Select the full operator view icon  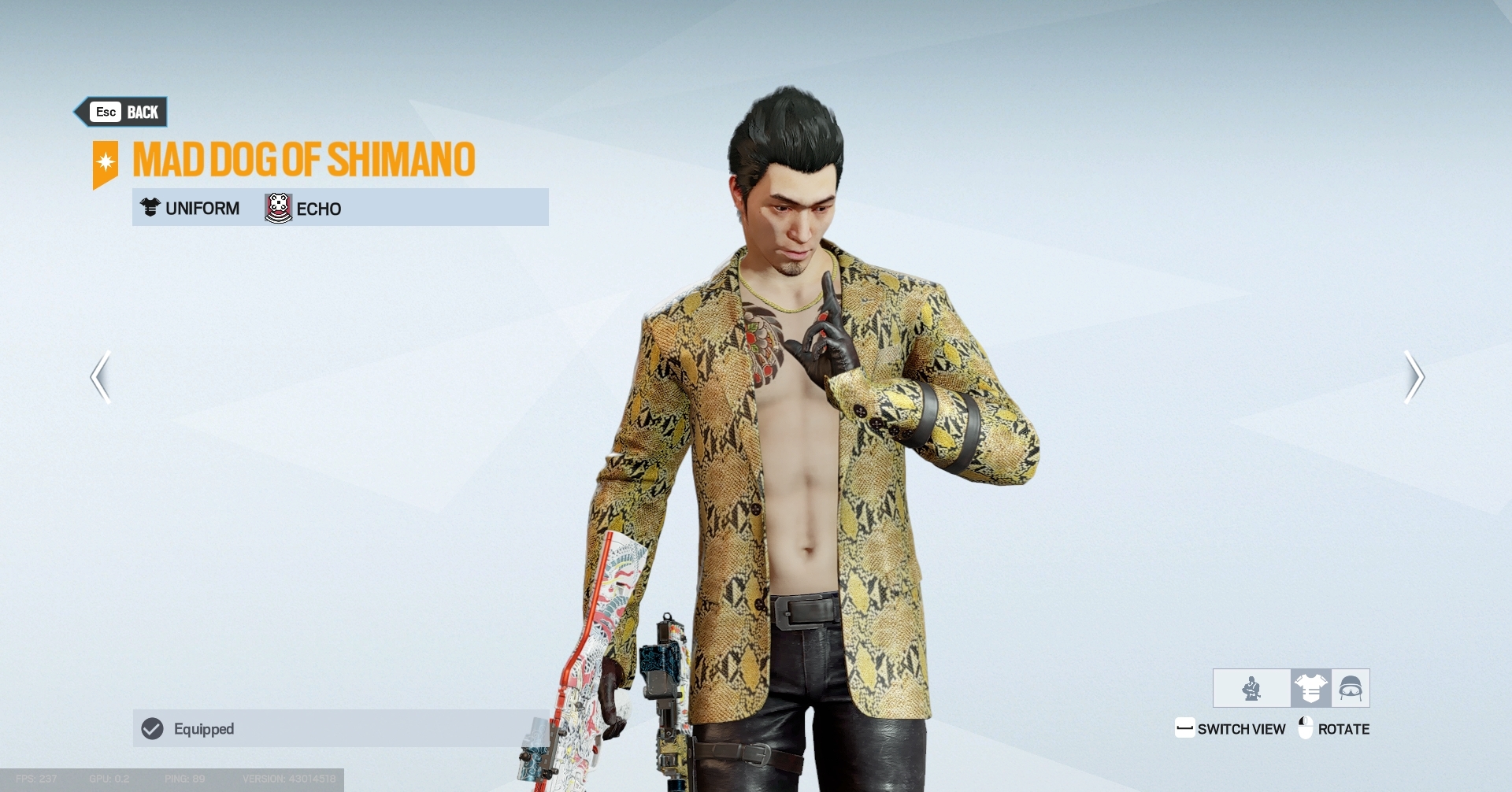pyautogui.click(x=1251, y=688)
